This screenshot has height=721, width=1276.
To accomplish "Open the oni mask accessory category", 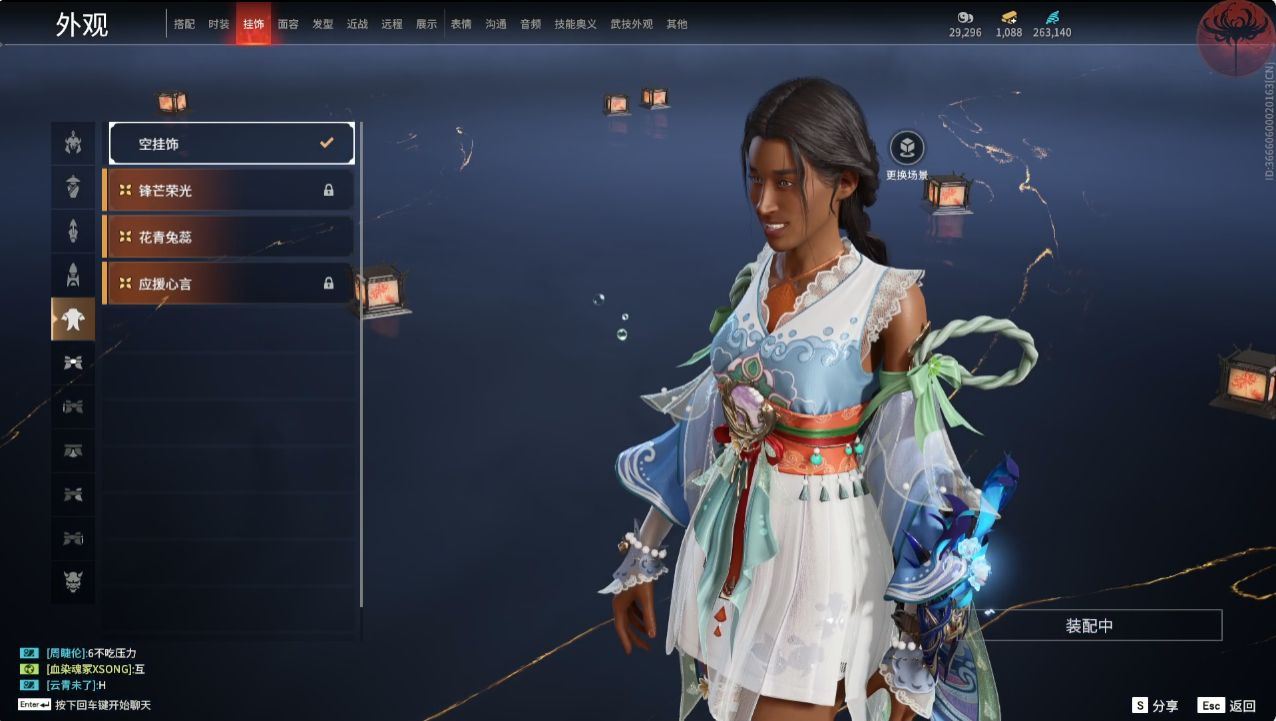I will click(x=73, y=581).
